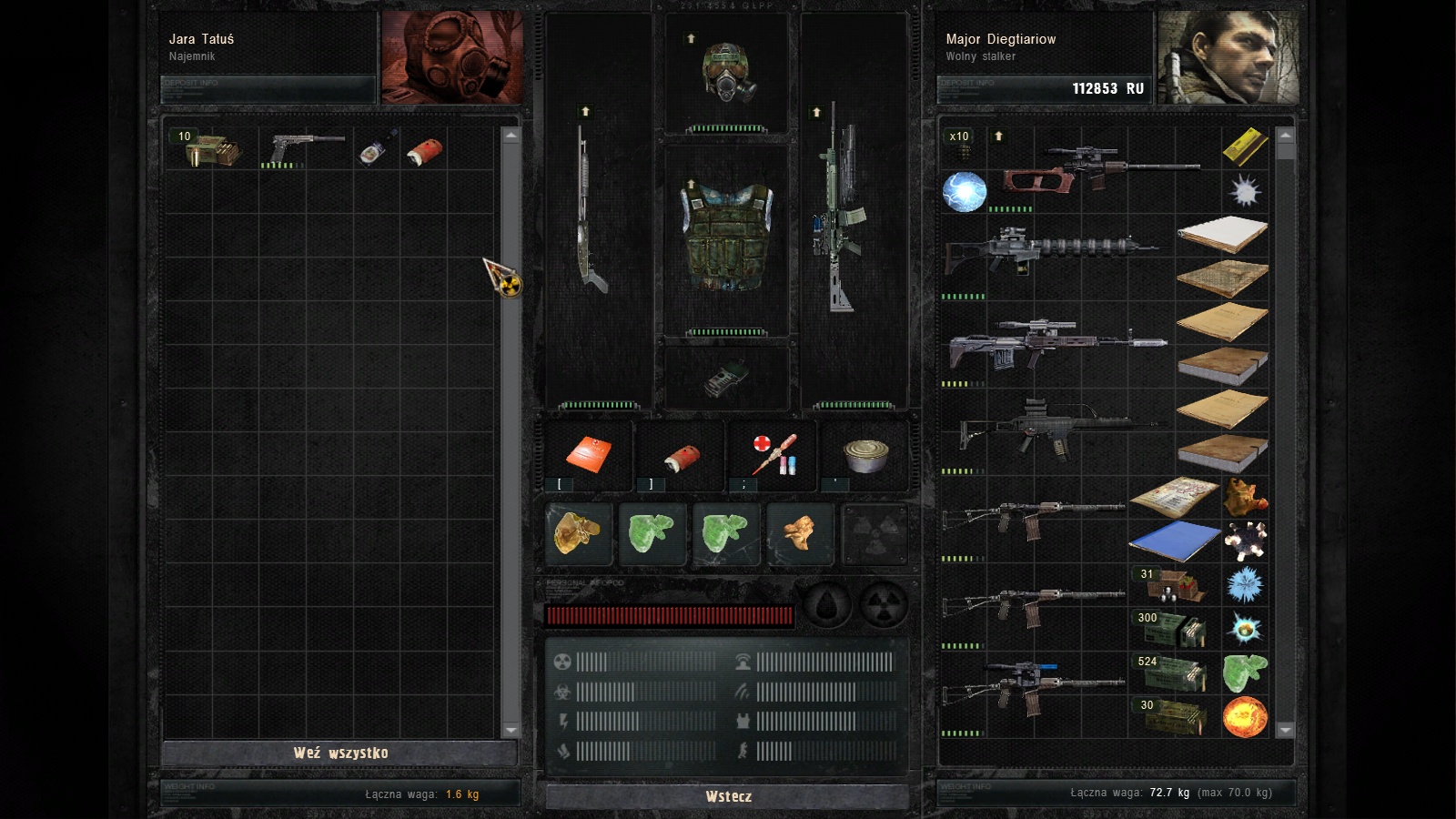Select the detector device slot below the armor
Viewport: 1456px width, 819px height.
(727, 378)
